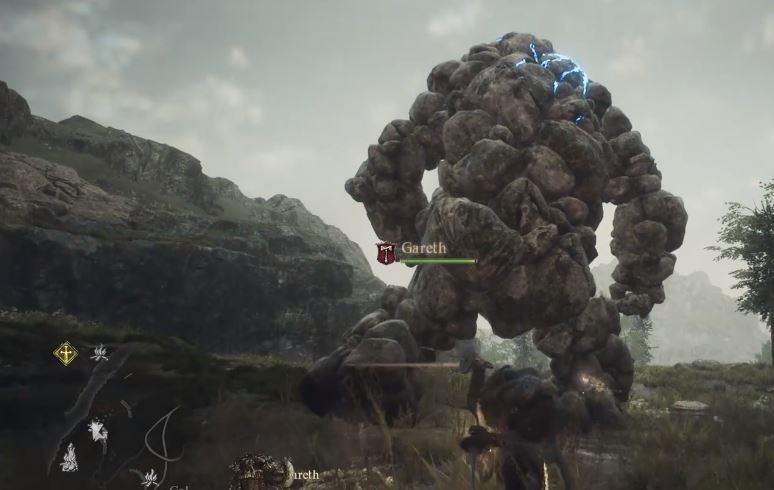Select the campfire icon beside the yellow cross marker
Image resolution: width=774 pixels, height=490 pixels.
pos(100,352)
